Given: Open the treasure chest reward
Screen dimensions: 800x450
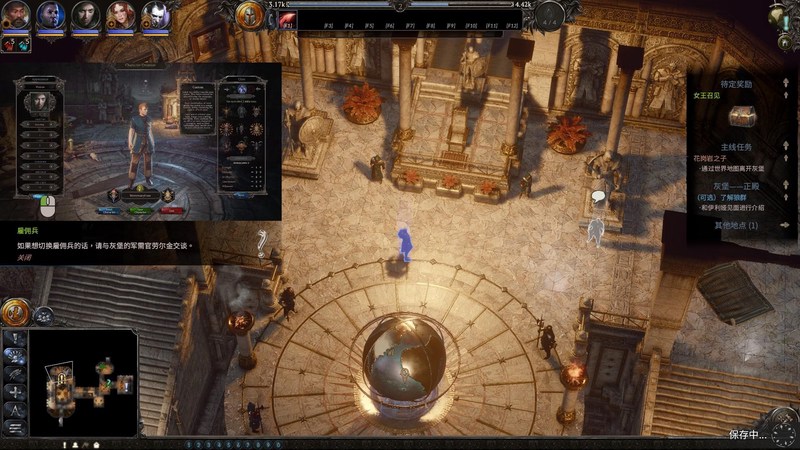Looking at the screenshot, I should click(x=739, y=116).
